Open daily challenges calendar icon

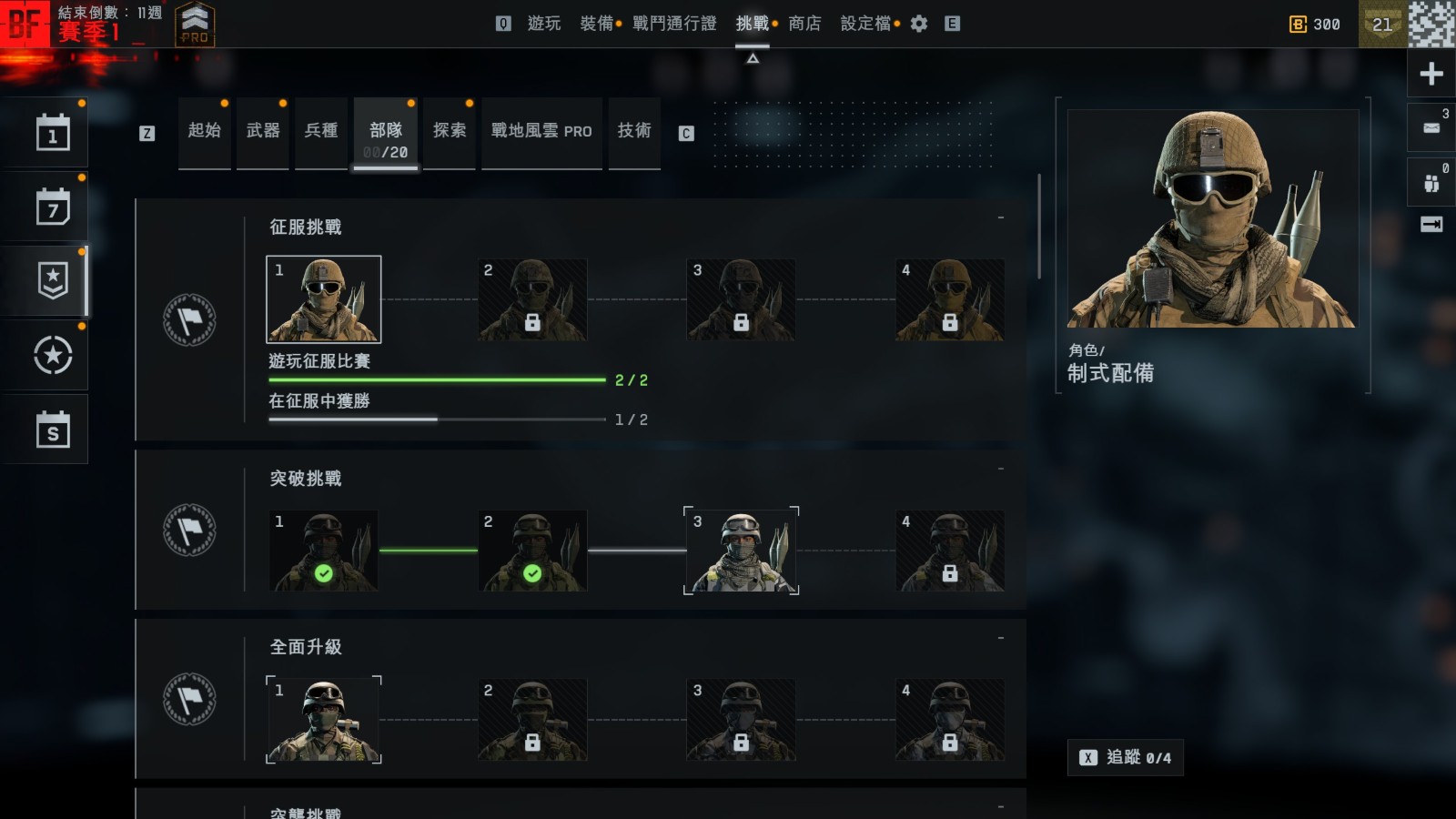pyautogui.click(x=53, y=134)
